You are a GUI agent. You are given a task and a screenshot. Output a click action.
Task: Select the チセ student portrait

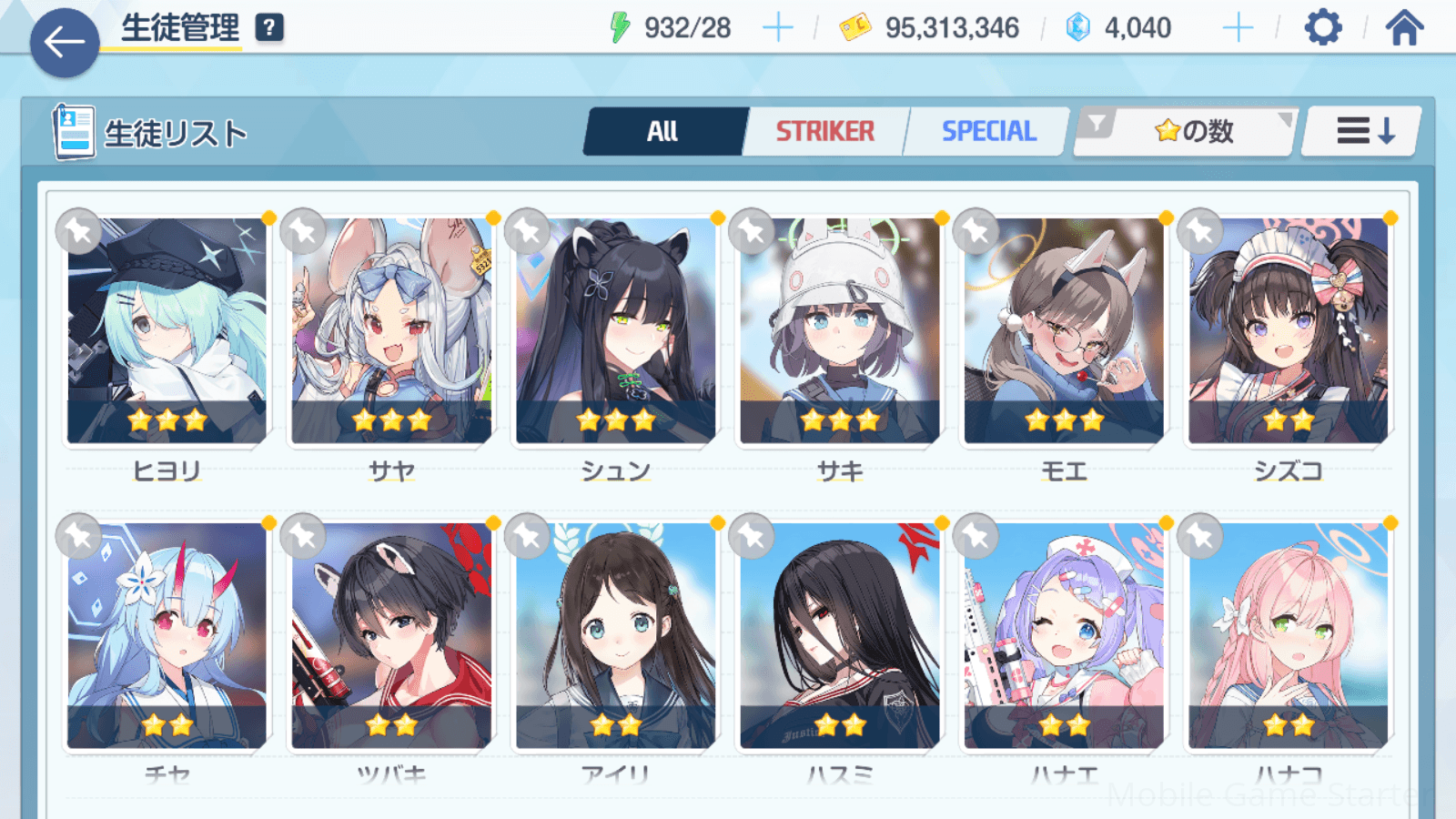[167, 635]
